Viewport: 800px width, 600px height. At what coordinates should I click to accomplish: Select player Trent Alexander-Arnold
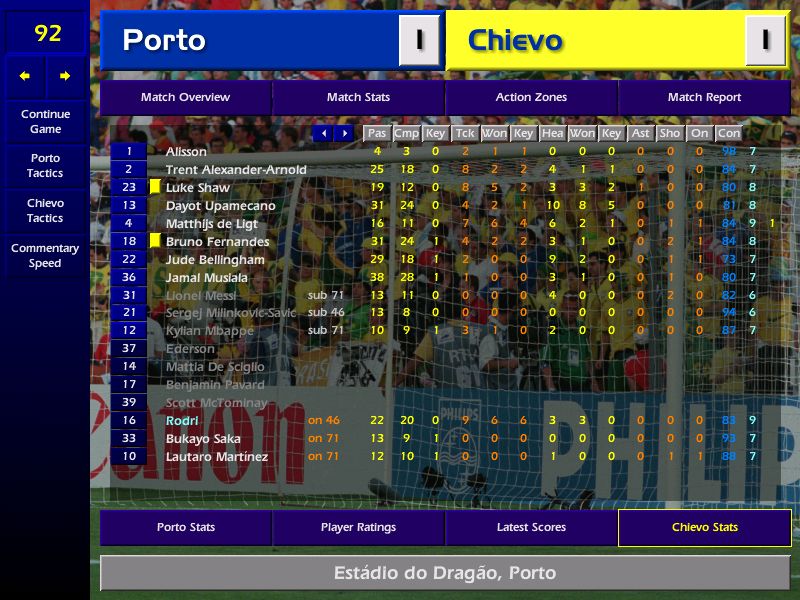[236, 170]
